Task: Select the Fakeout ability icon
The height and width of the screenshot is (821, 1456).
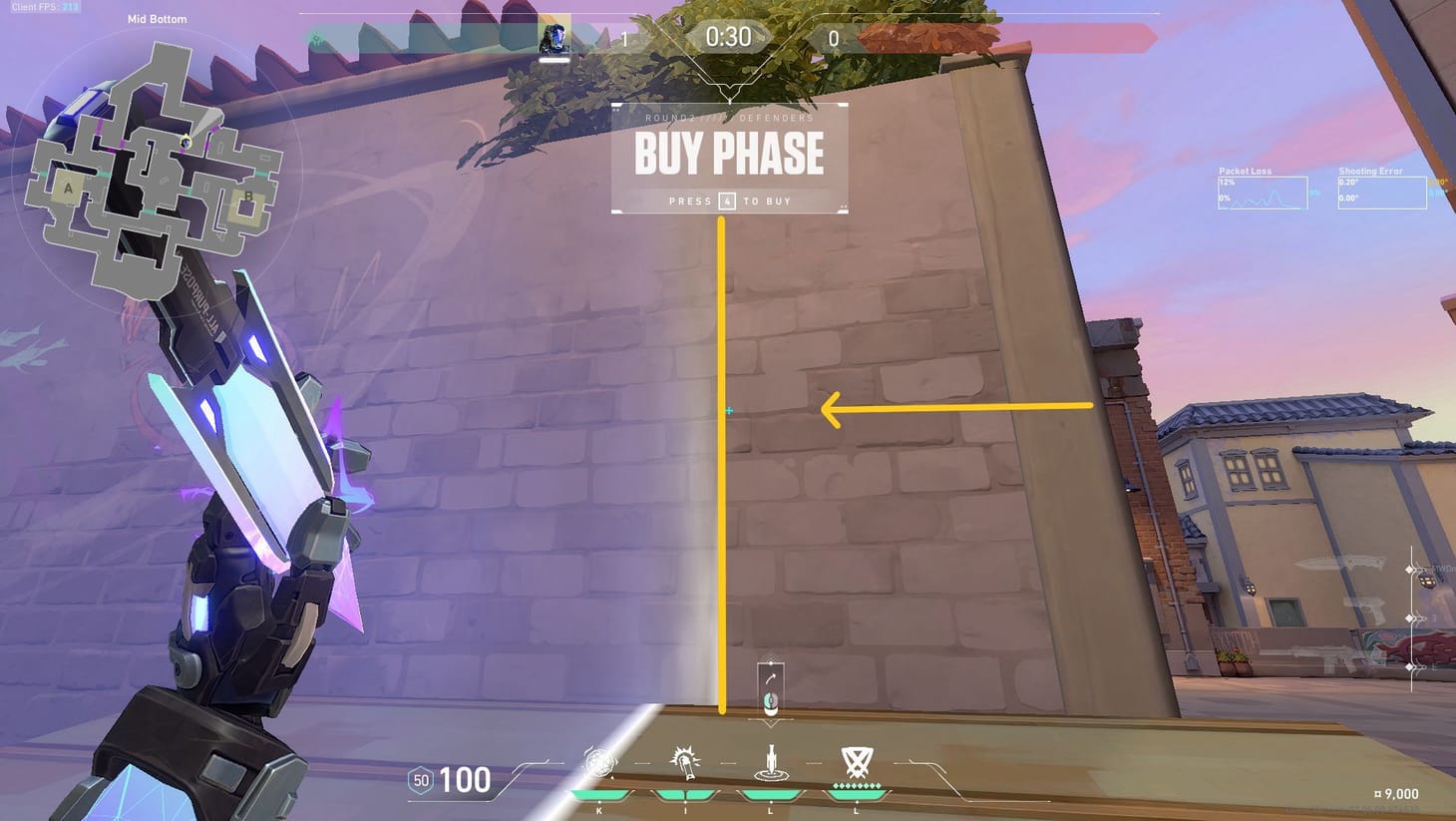Action: pyautogui.click(x=598, y=761)
